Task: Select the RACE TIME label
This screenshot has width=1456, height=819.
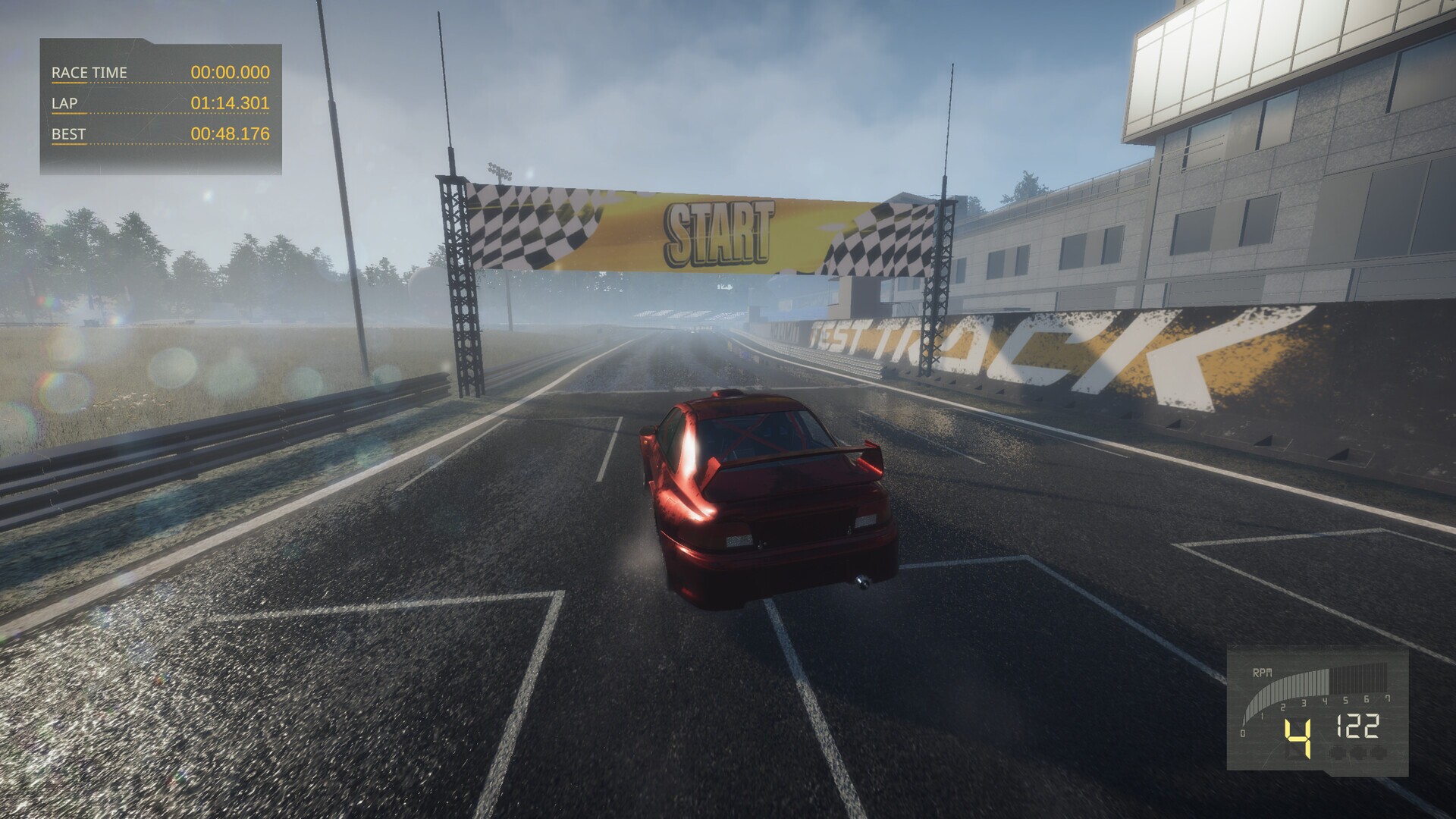Action: [x=89, y=74]
